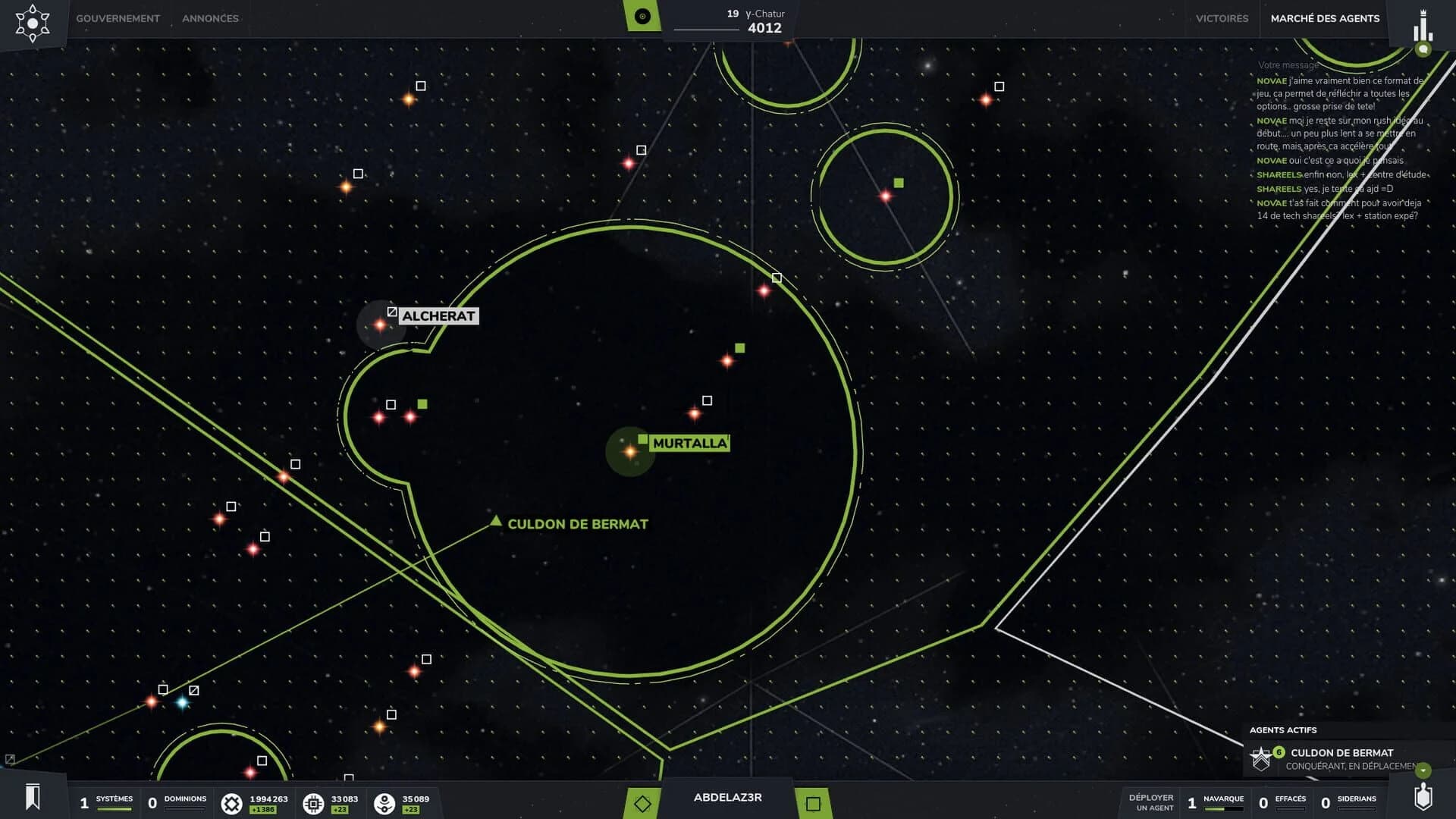1456x819 pixels.
Task: Open the chat bubble icon on the right
Action: point(1424,49)
